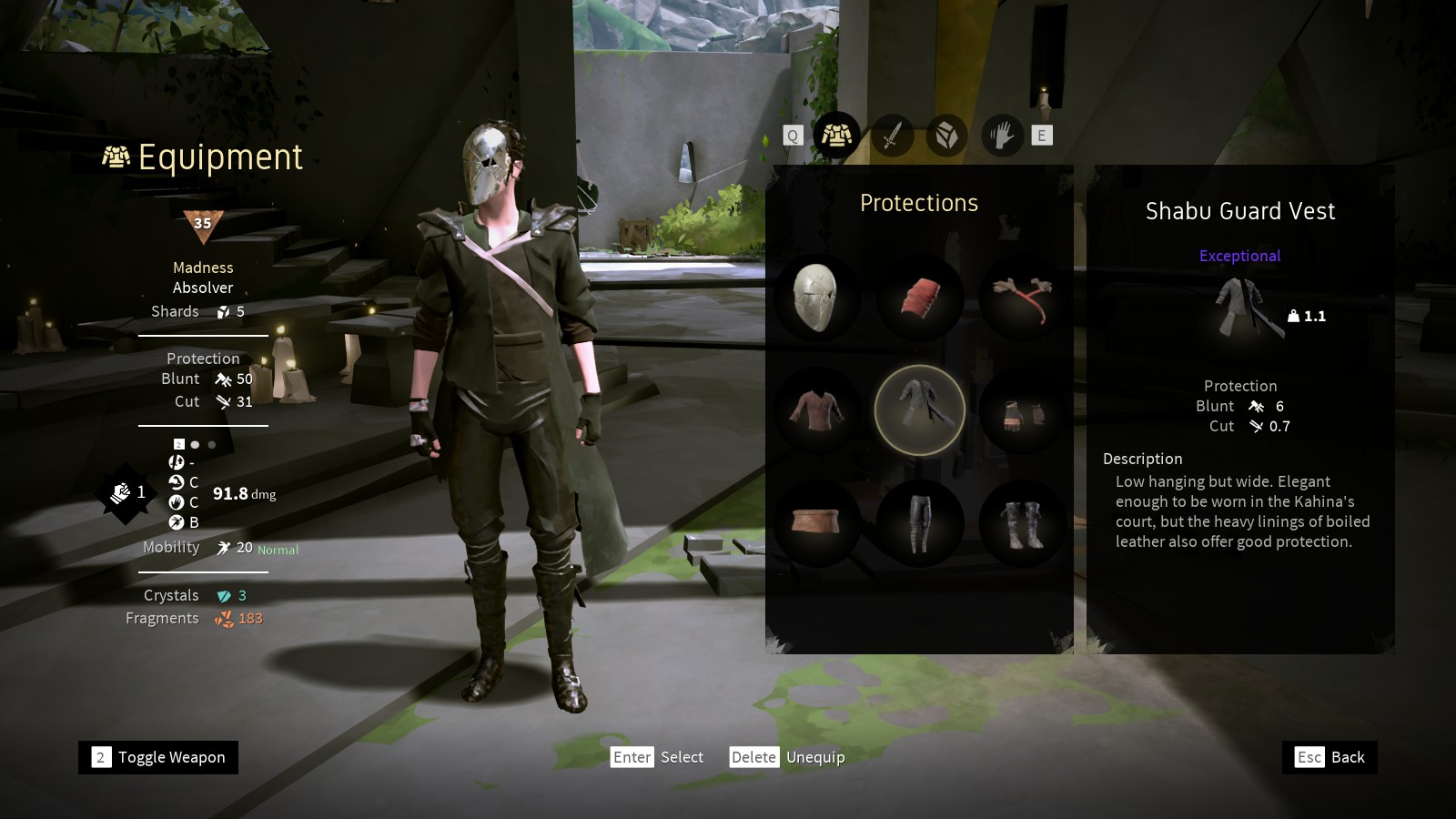This screenshot has width=1456, height=819.
Task: Select the gloves slot in Protections
Action: point(1022,409)
